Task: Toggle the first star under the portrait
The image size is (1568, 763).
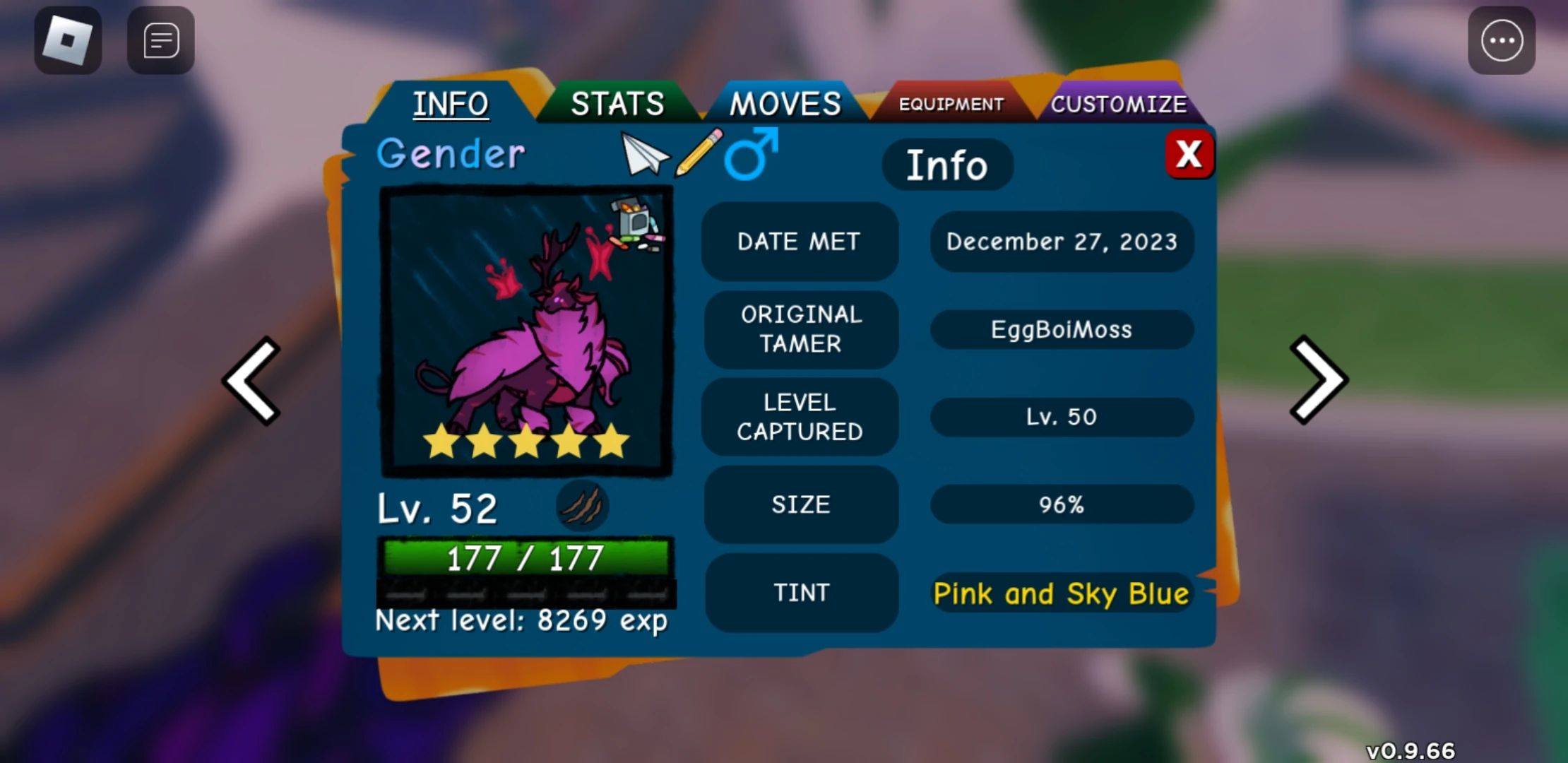Action: coord(440,440)
